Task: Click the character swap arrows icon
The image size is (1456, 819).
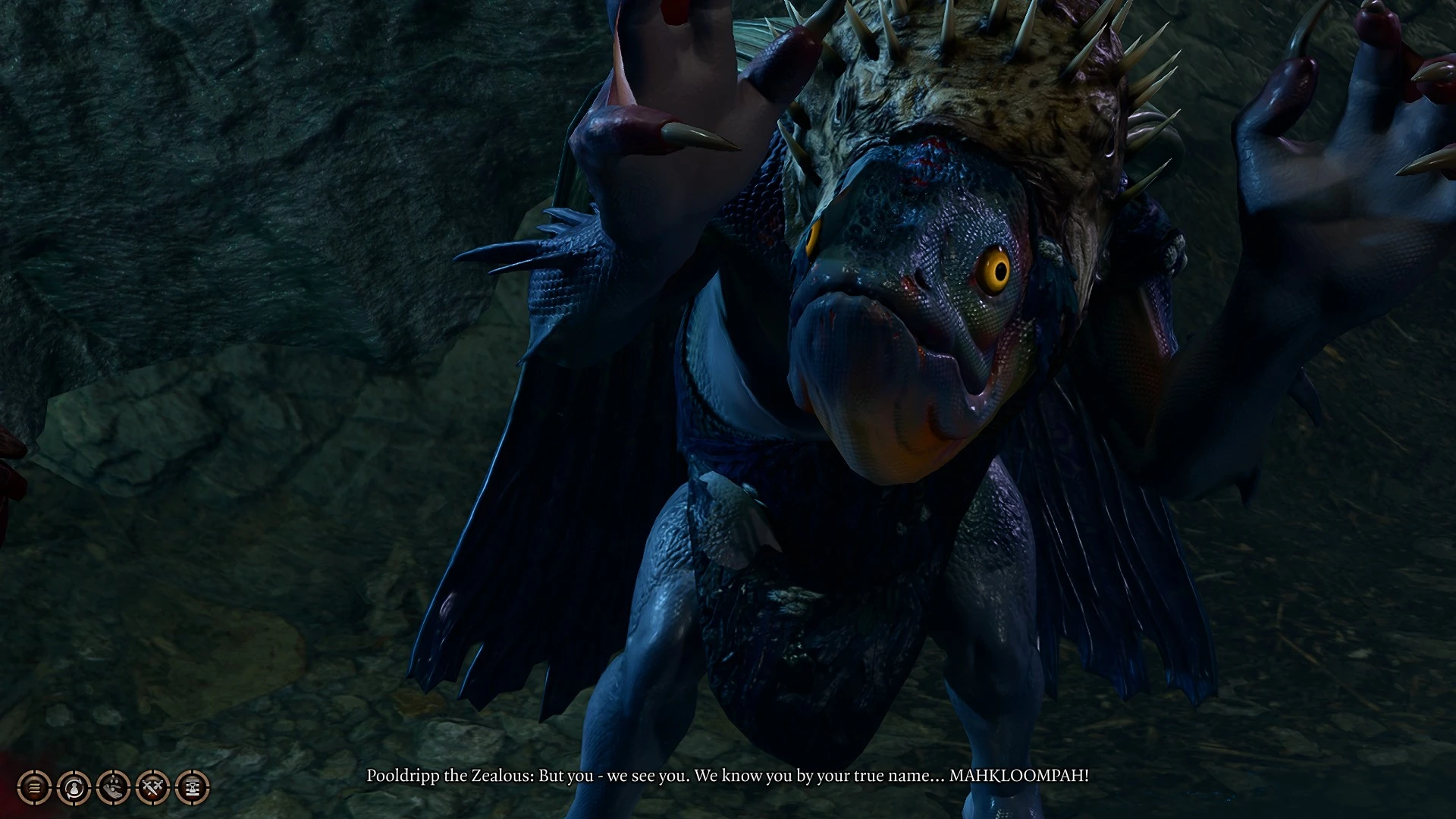Action: pyautogui.click(x=74, y=788)
